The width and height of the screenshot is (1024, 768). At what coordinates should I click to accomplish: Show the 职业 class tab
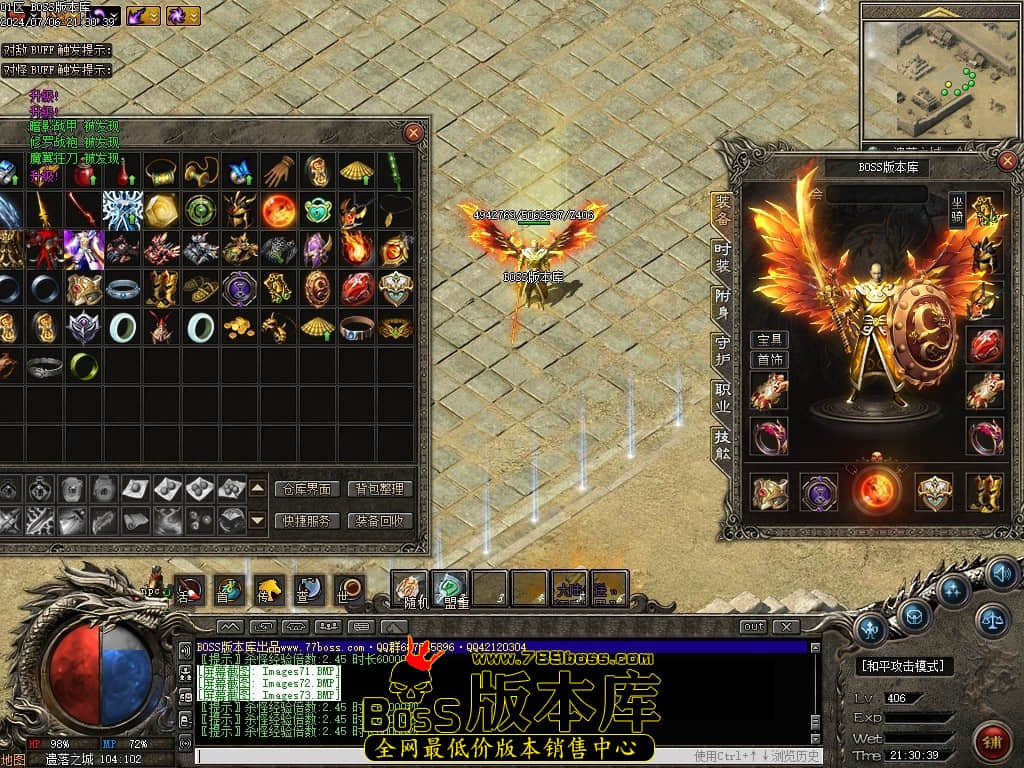722,396
